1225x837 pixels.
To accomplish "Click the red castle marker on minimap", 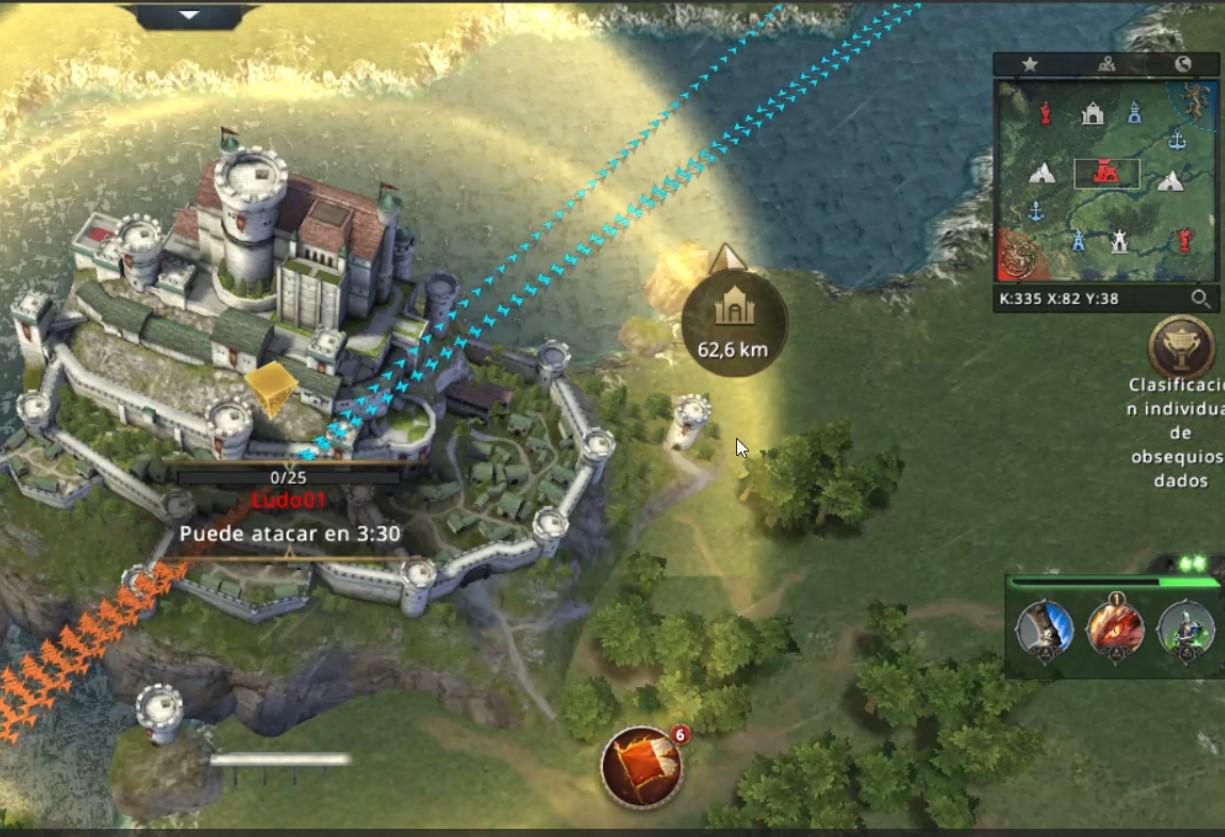I will tap(1105, 173).
